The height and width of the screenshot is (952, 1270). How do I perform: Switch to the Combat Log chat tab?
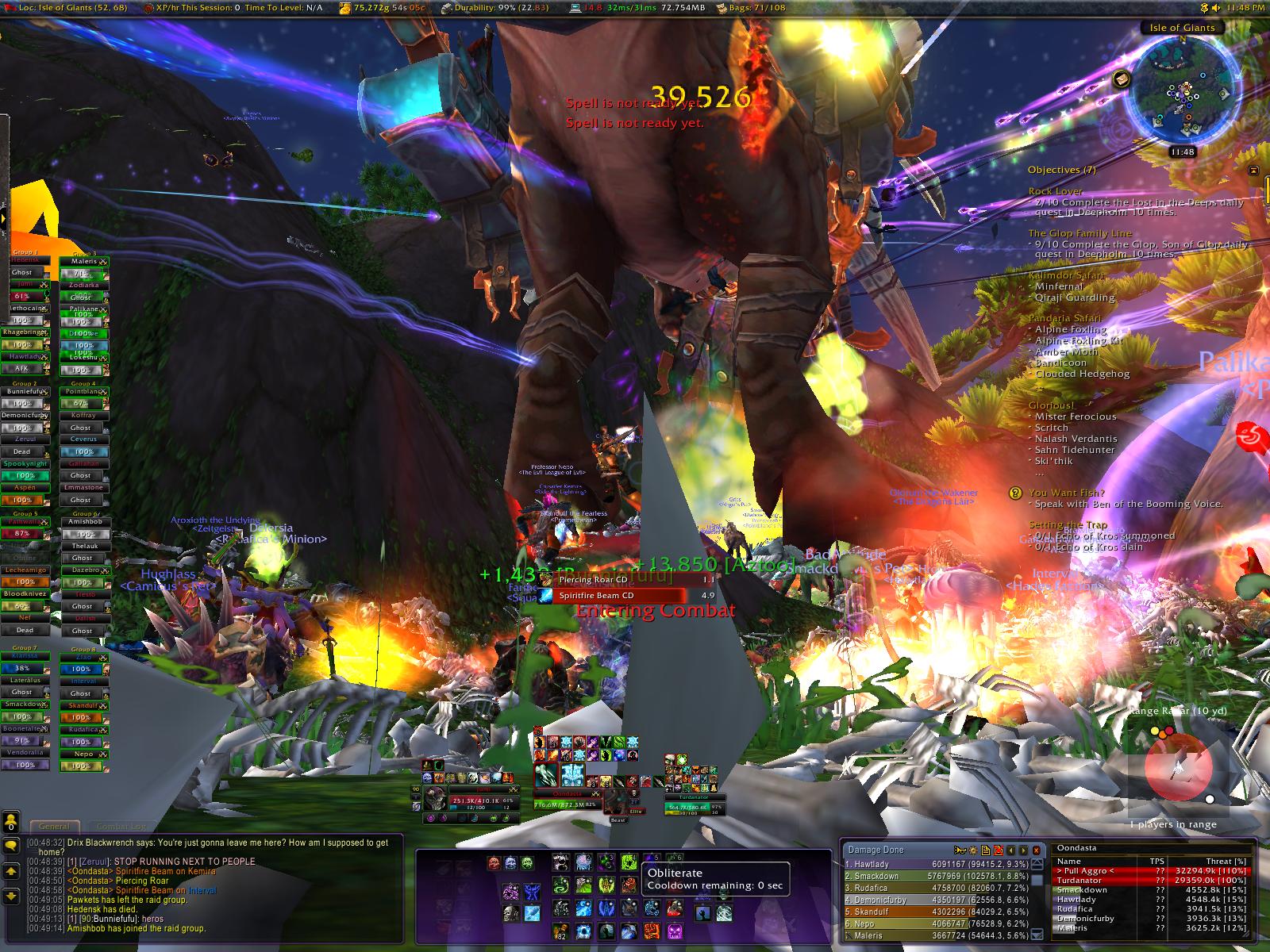point(121,827)
